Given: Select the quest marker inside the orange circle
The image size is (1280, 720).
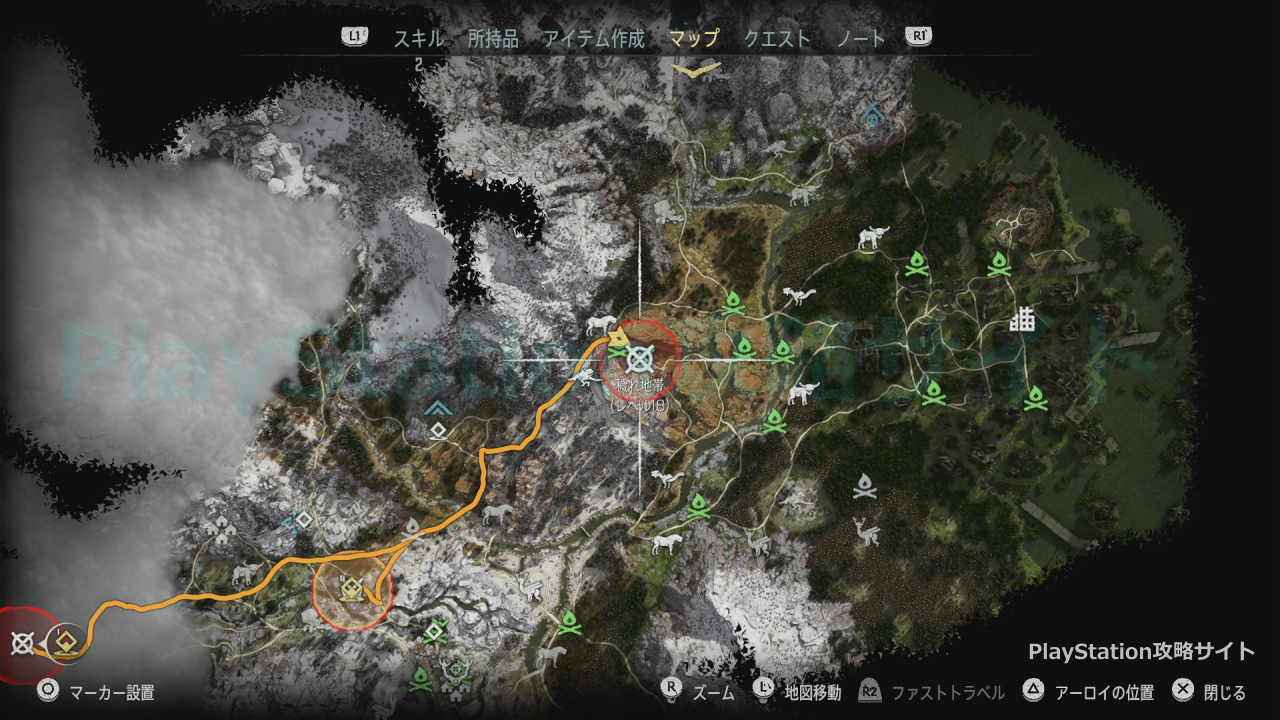Looking at the screenshot, I should 351,590.
